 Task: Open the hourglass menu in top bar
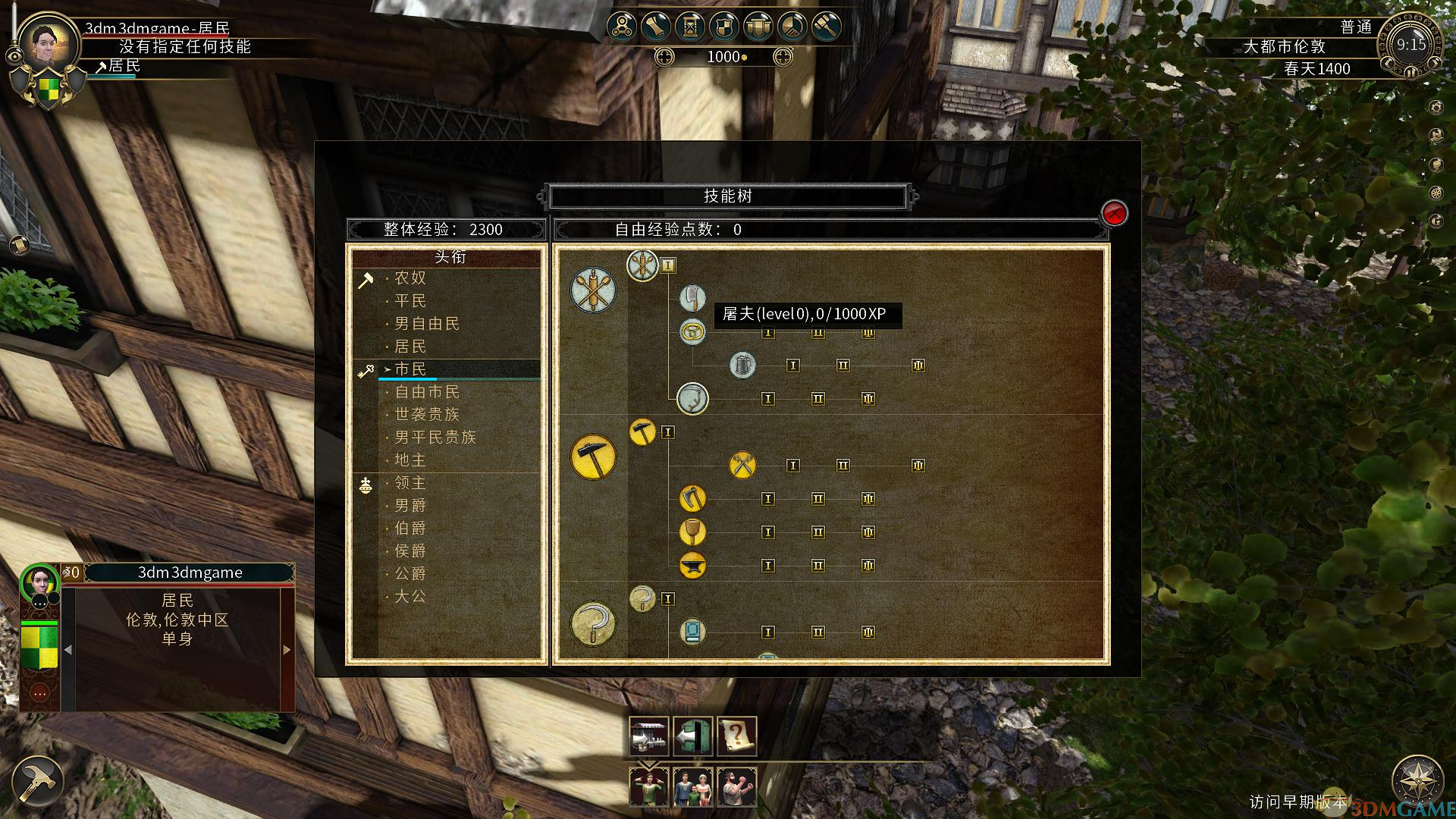point(689,27)
